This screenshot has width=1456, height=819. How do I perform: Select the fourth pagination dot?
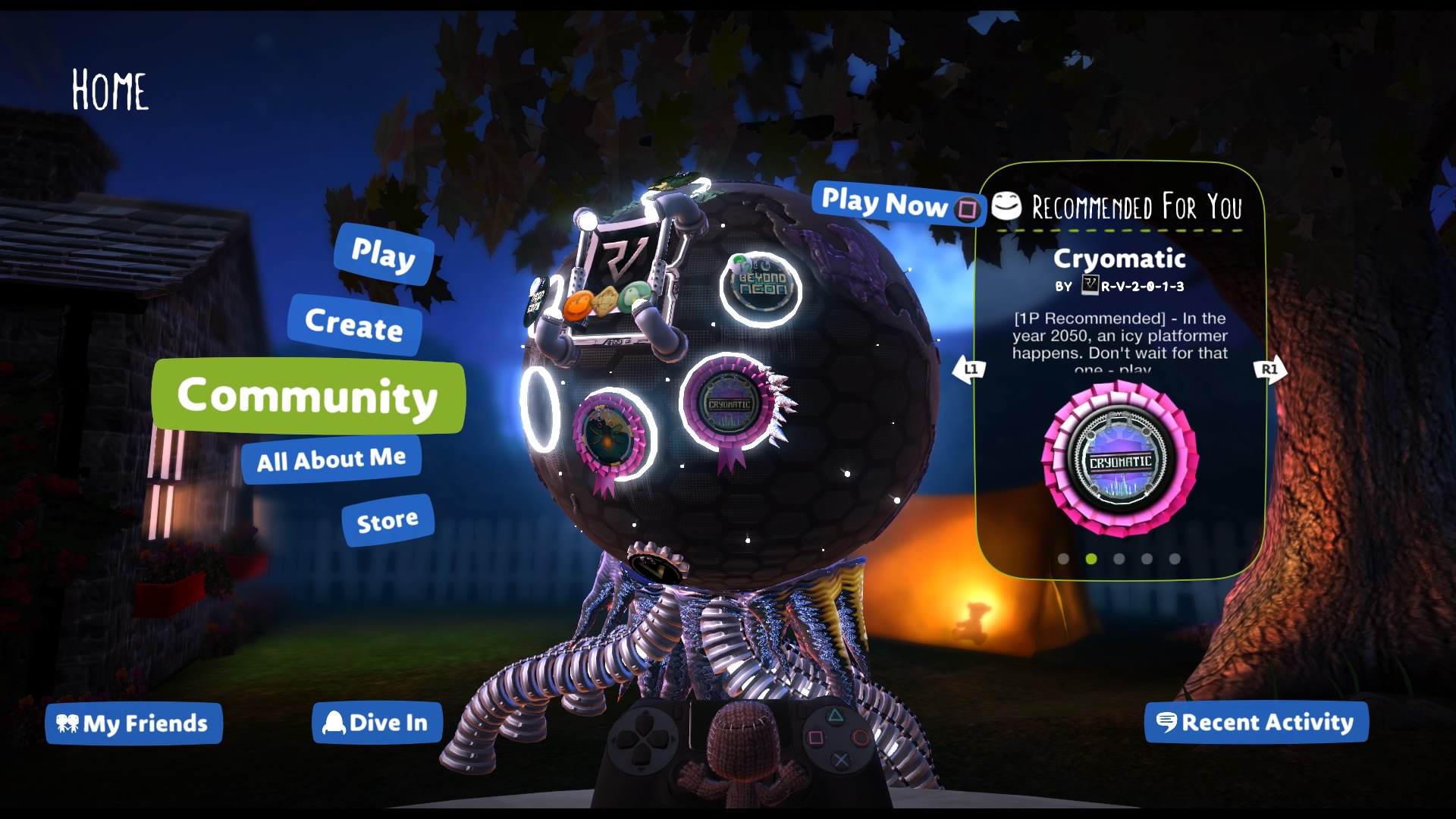[1147, 560]
